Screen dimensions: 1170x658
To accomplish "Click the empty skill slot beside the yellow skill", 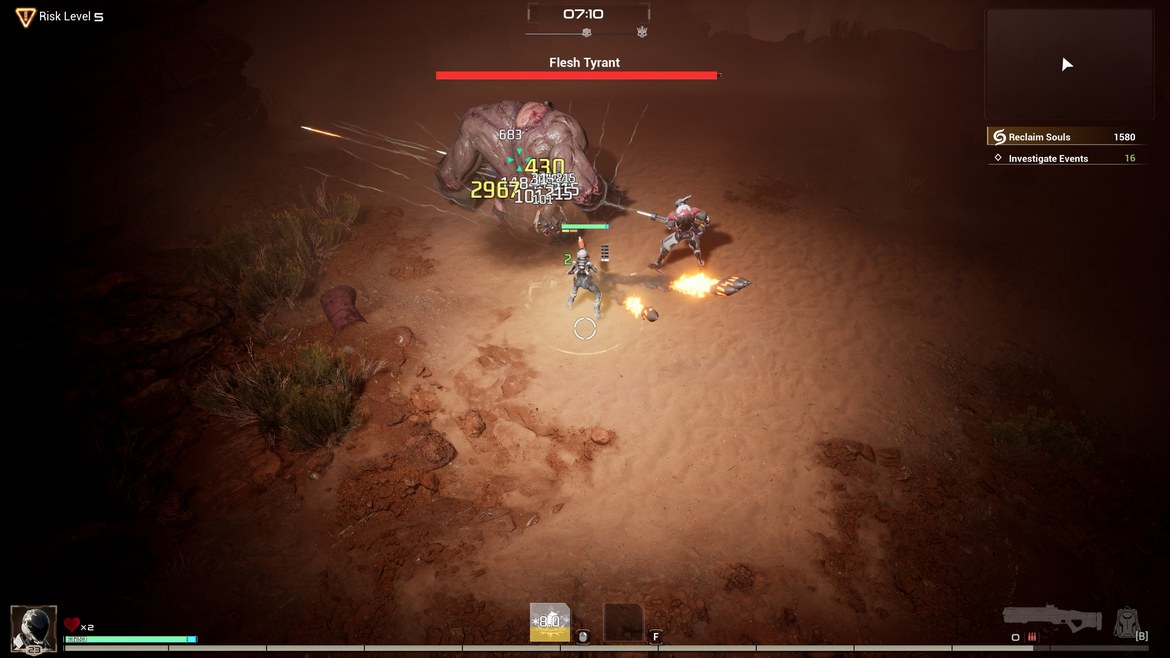I will (623, 622).
